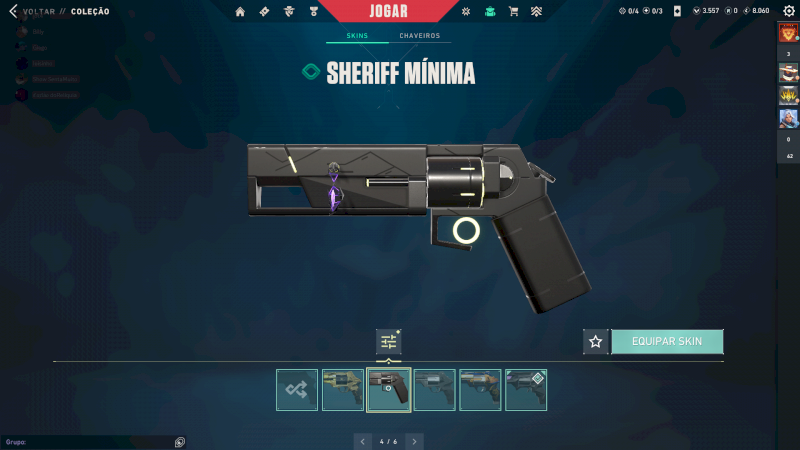Open the settings gear icon
800x450 pixels.
(x=787, y=11)
